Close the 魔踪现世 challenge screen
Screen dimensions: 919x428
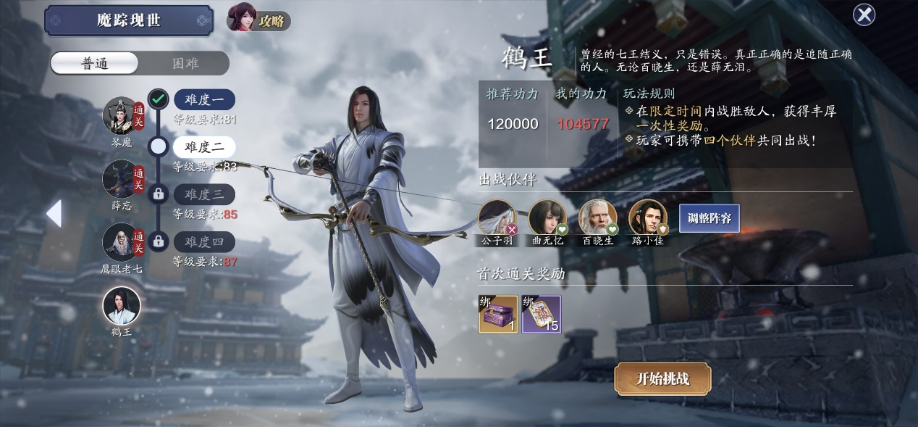pos(864,15)
